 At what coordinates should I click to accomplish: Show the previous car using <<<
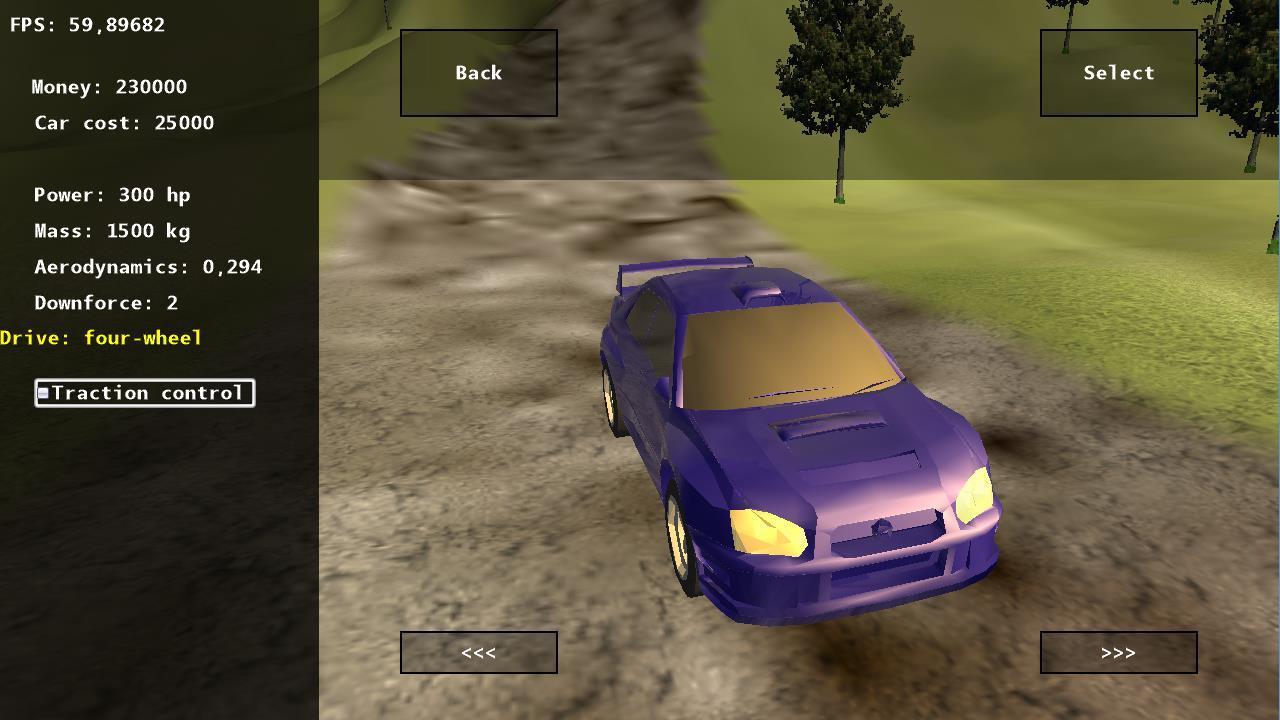pyautogui.click(x=478, y=652)
